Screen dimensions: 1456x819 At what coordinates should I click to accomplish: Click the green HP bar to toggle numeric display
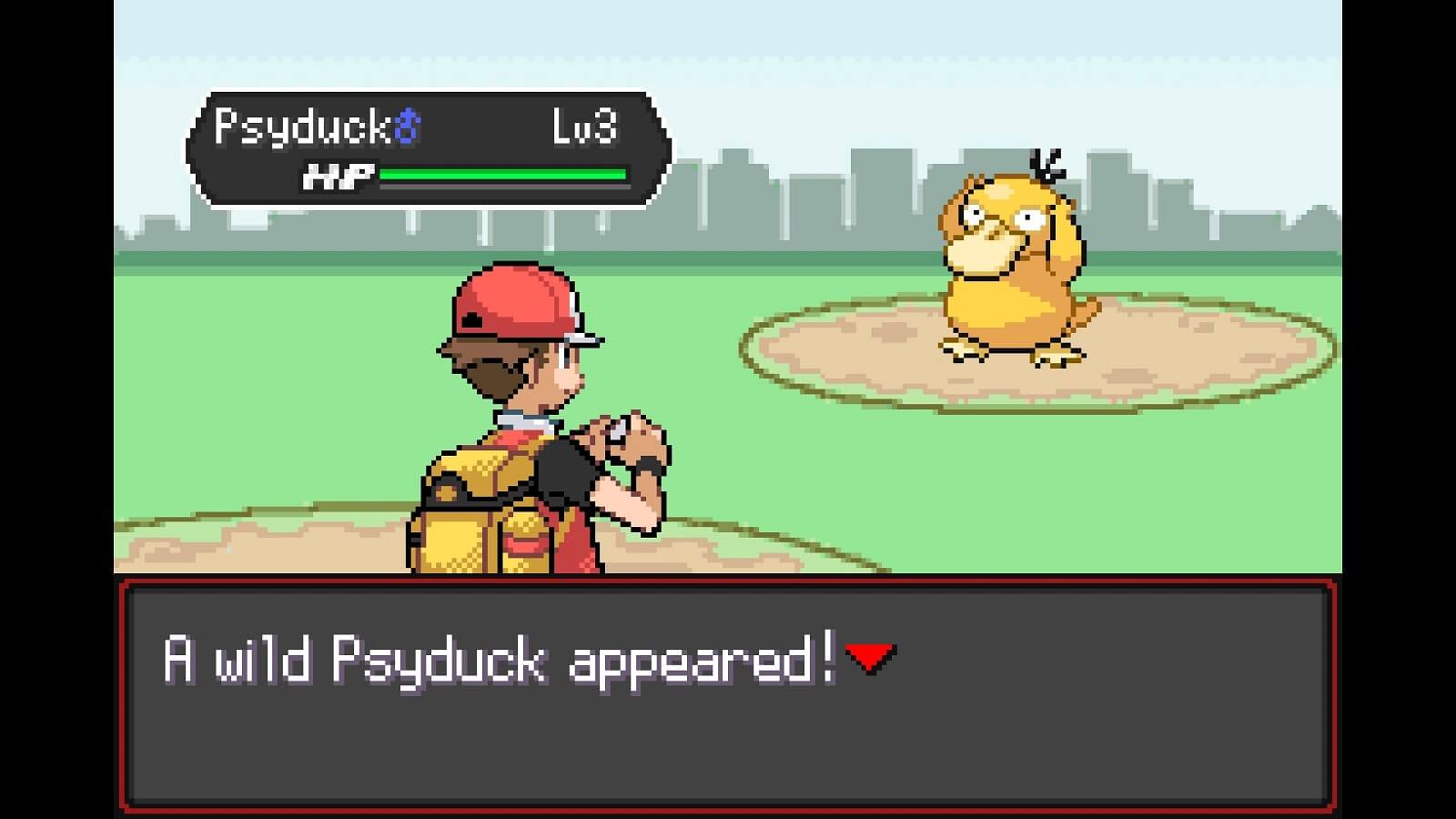[505, 173]
